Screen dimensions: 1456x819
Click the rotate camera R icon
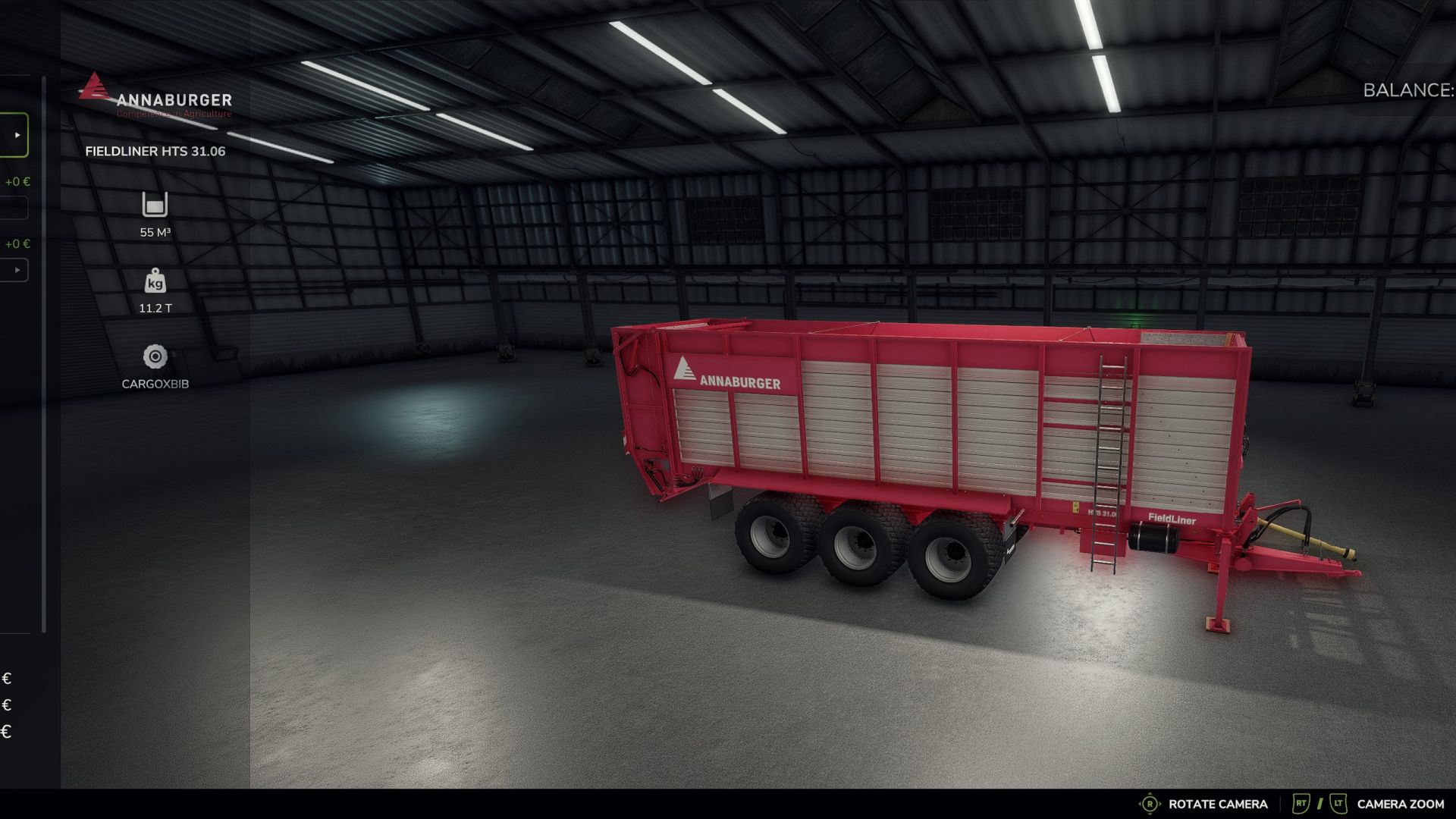tap(1150, 804)
